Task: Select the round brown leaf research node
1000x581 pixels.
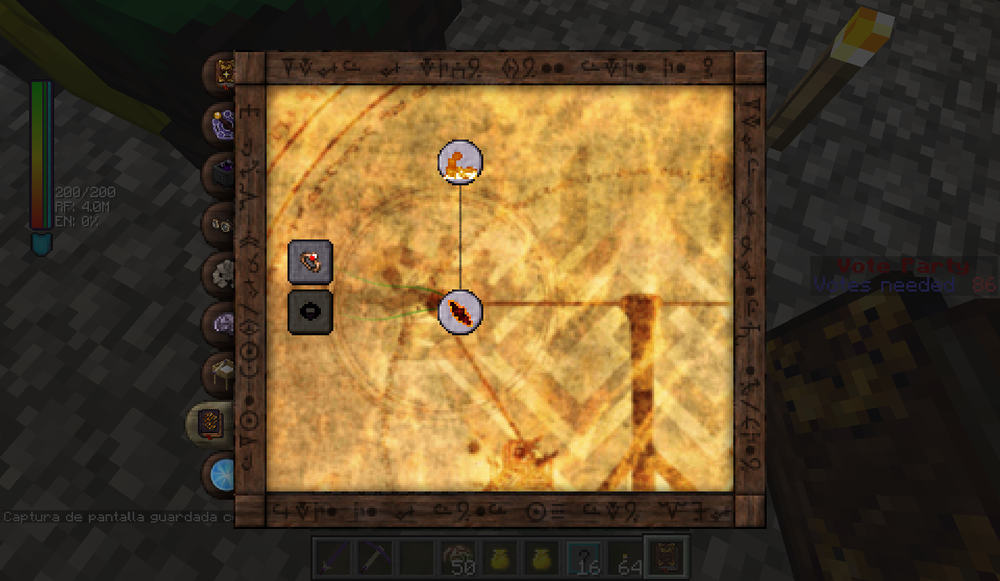Action: coord(460,312)
